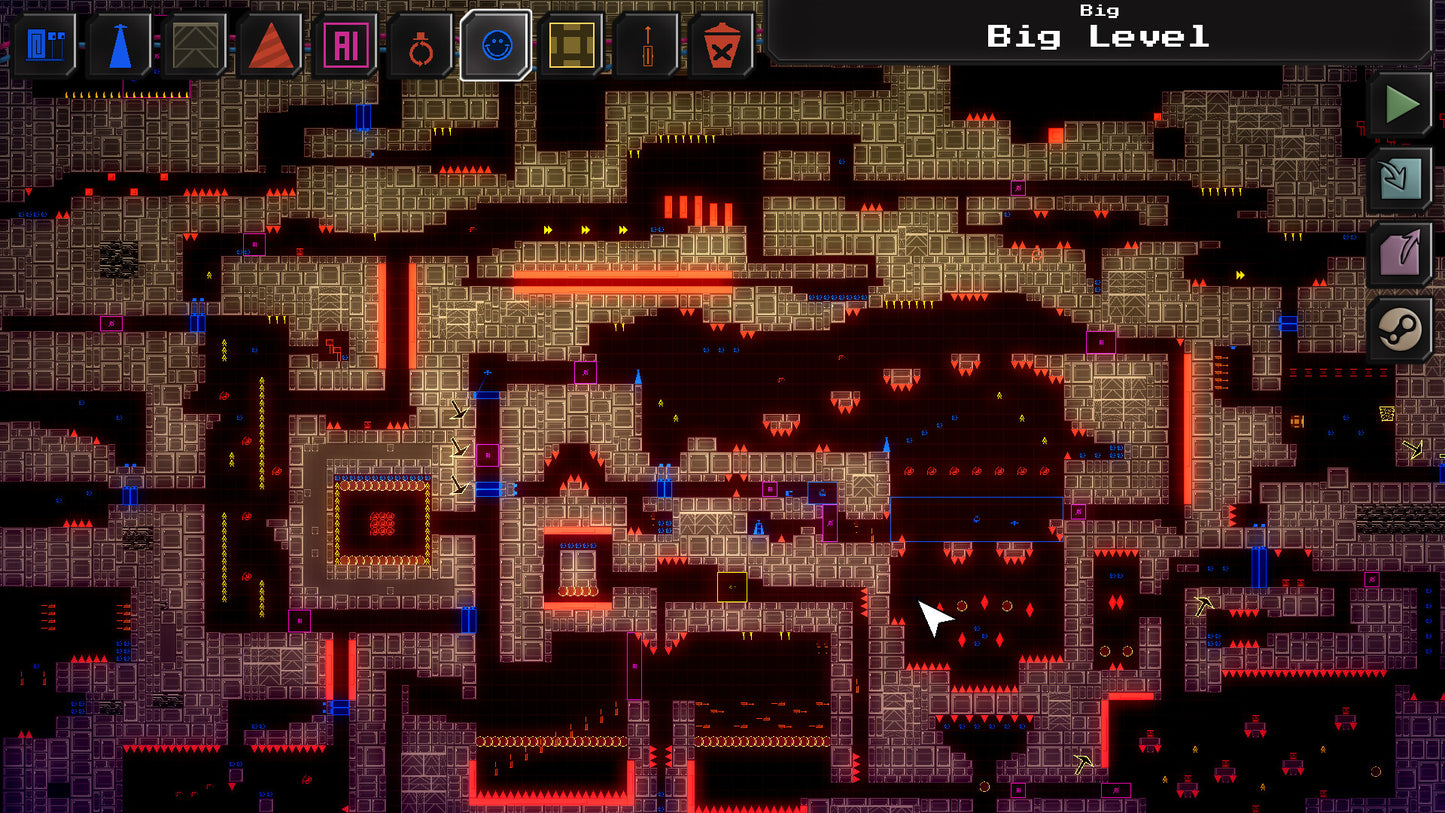
Task: Select the blue maze tile tool
Action: (44, 45)
